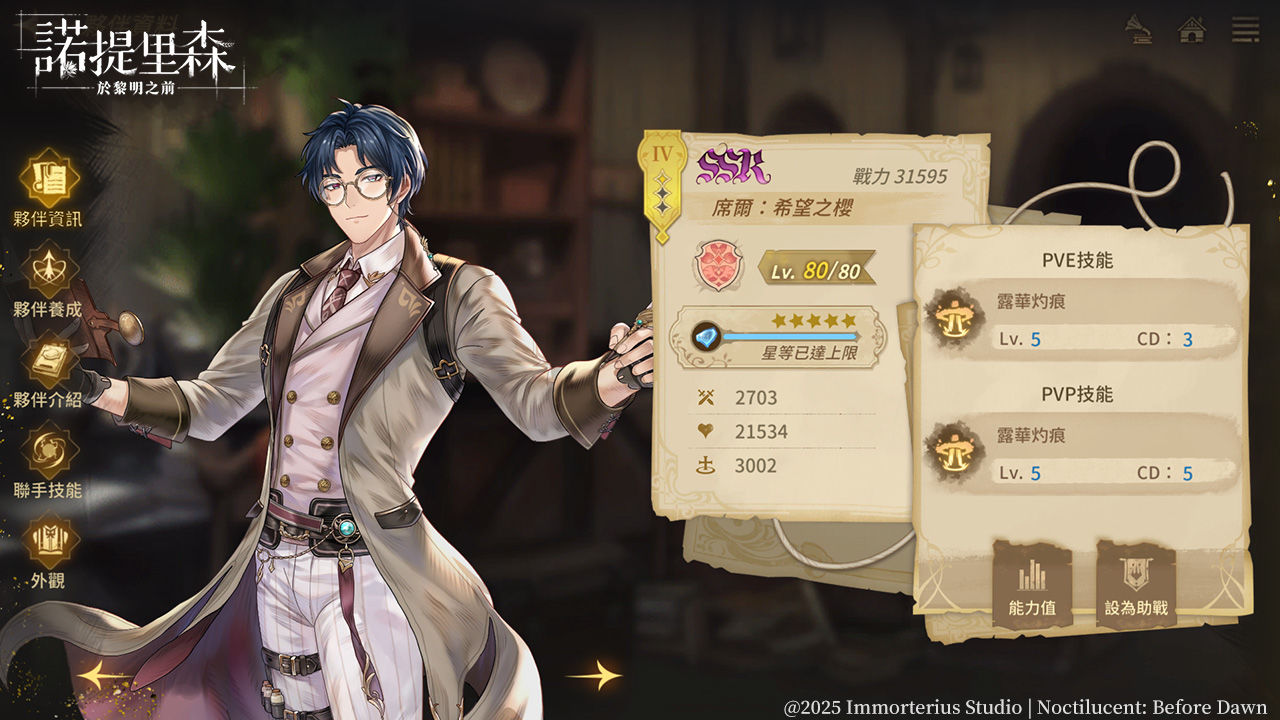Click the gramophone icon
The image size is (1280, 720).
(x=1138, y=30)
